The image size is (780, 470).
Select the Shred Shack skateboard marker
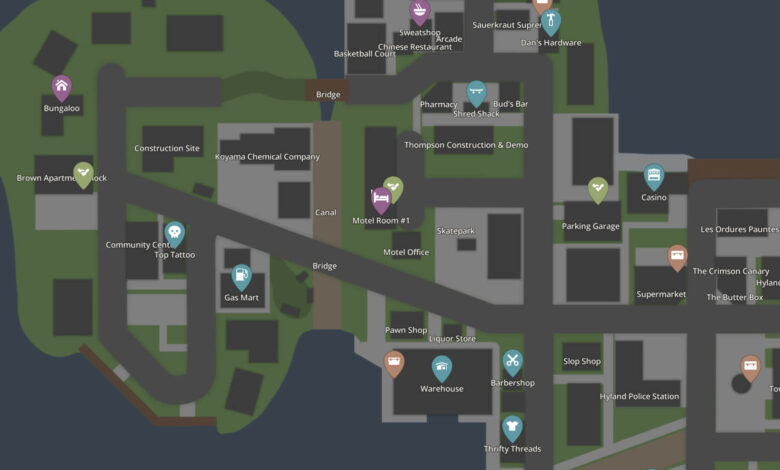477,93
